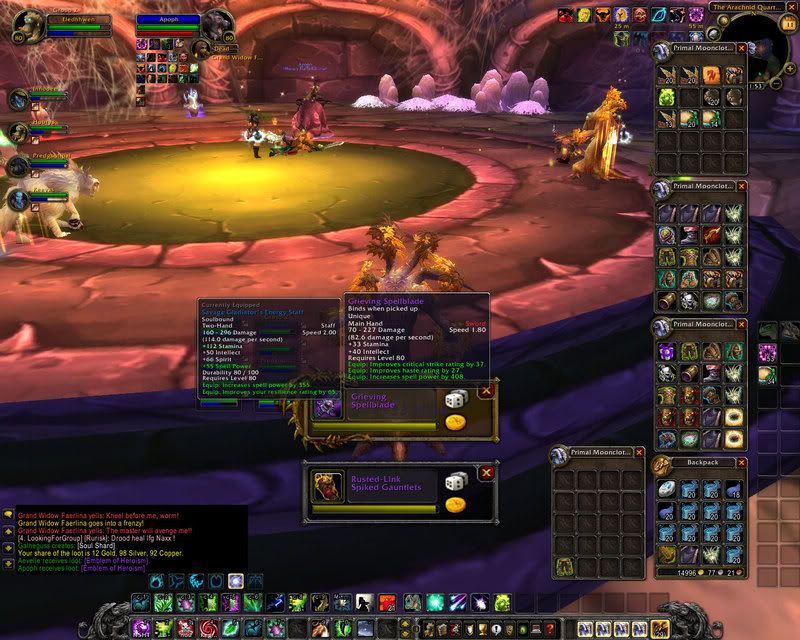This screenshot has height=640, width=800.
Task: Close the Backpack window
Action: [x=741, y=463]
